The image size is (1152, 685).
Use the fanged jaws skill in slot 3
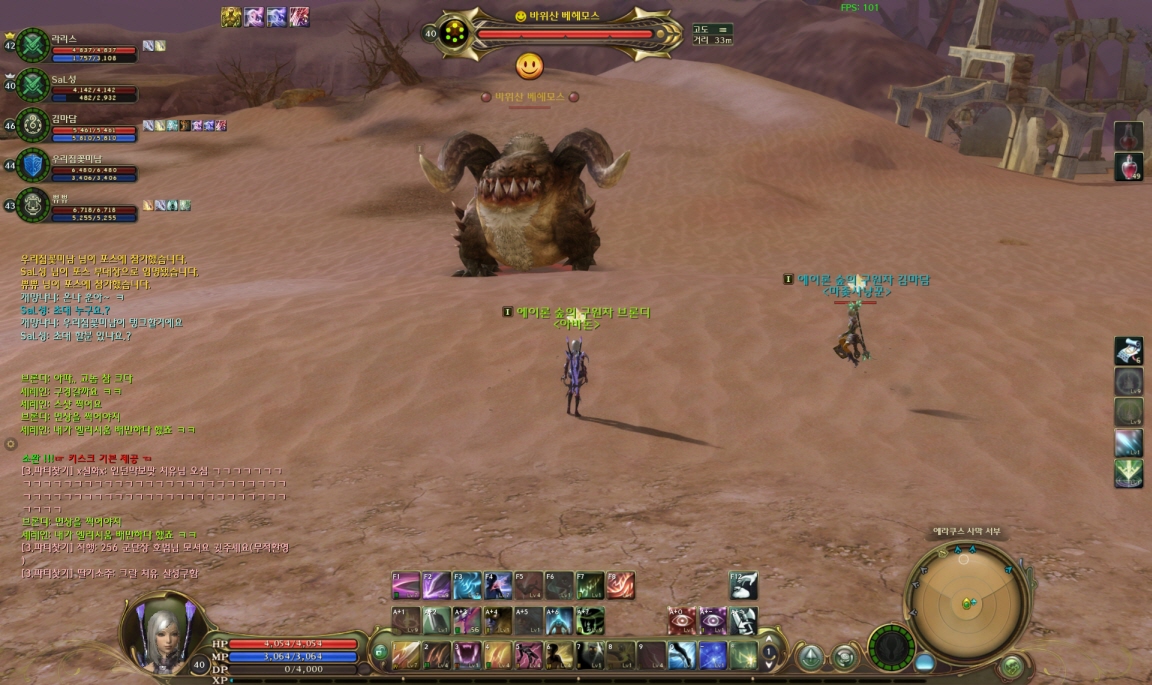point(467,656)
